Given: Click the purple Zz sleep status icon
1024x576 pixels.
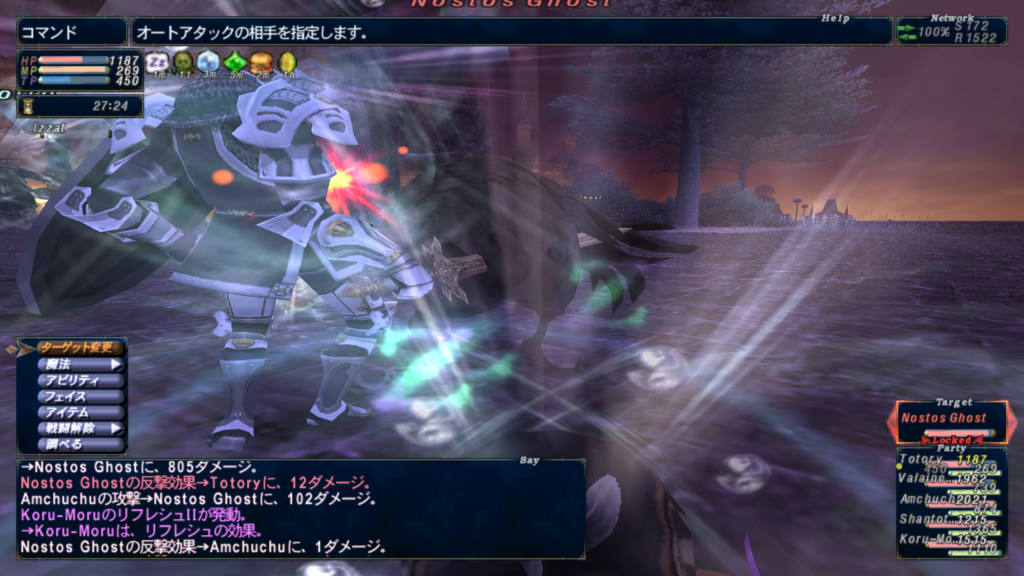Looking at the screenshot, I should [156, 62].
